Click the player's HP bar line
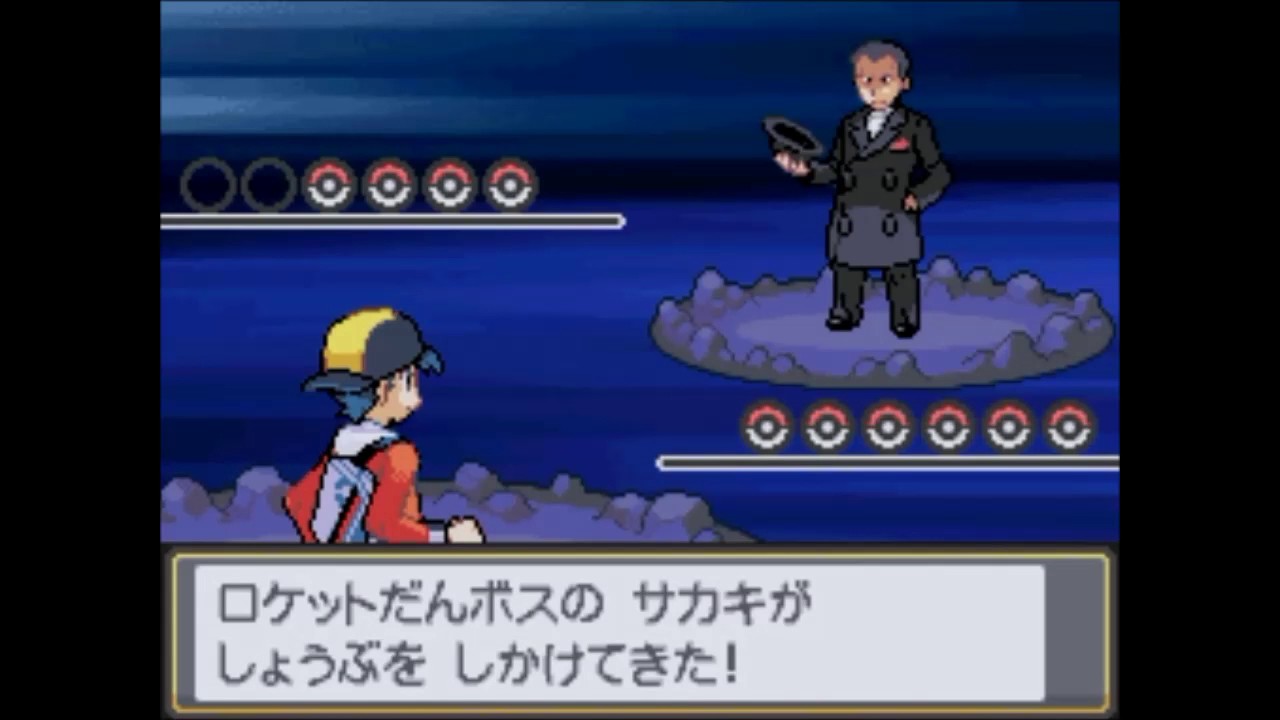 pos(390,220)
